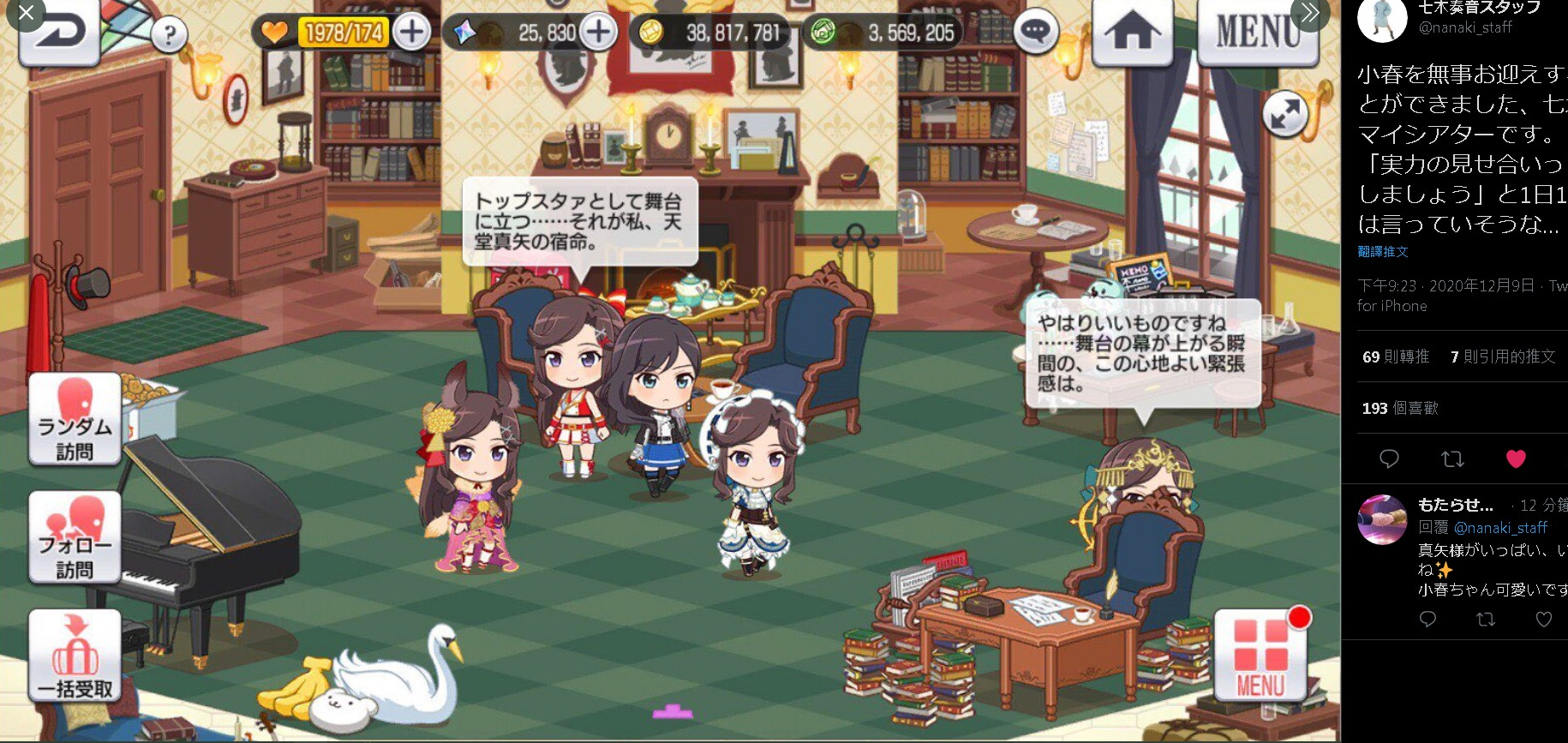Viewport: 1568px width, 743px height.
Task: Open the red grid MENU button
Action: (1260, 656)
